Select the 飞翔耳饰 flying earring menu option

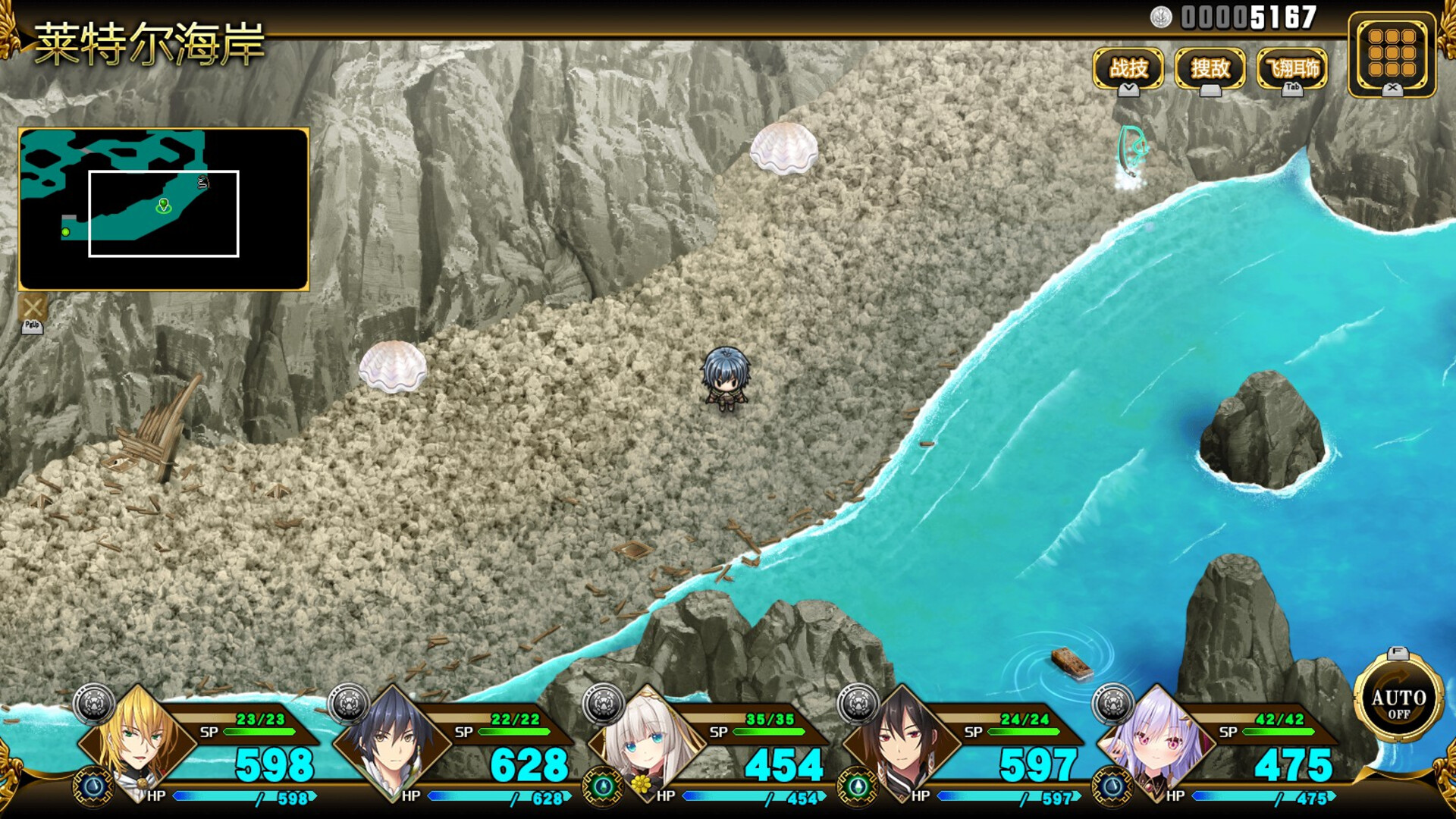(x=1293, y=67)
